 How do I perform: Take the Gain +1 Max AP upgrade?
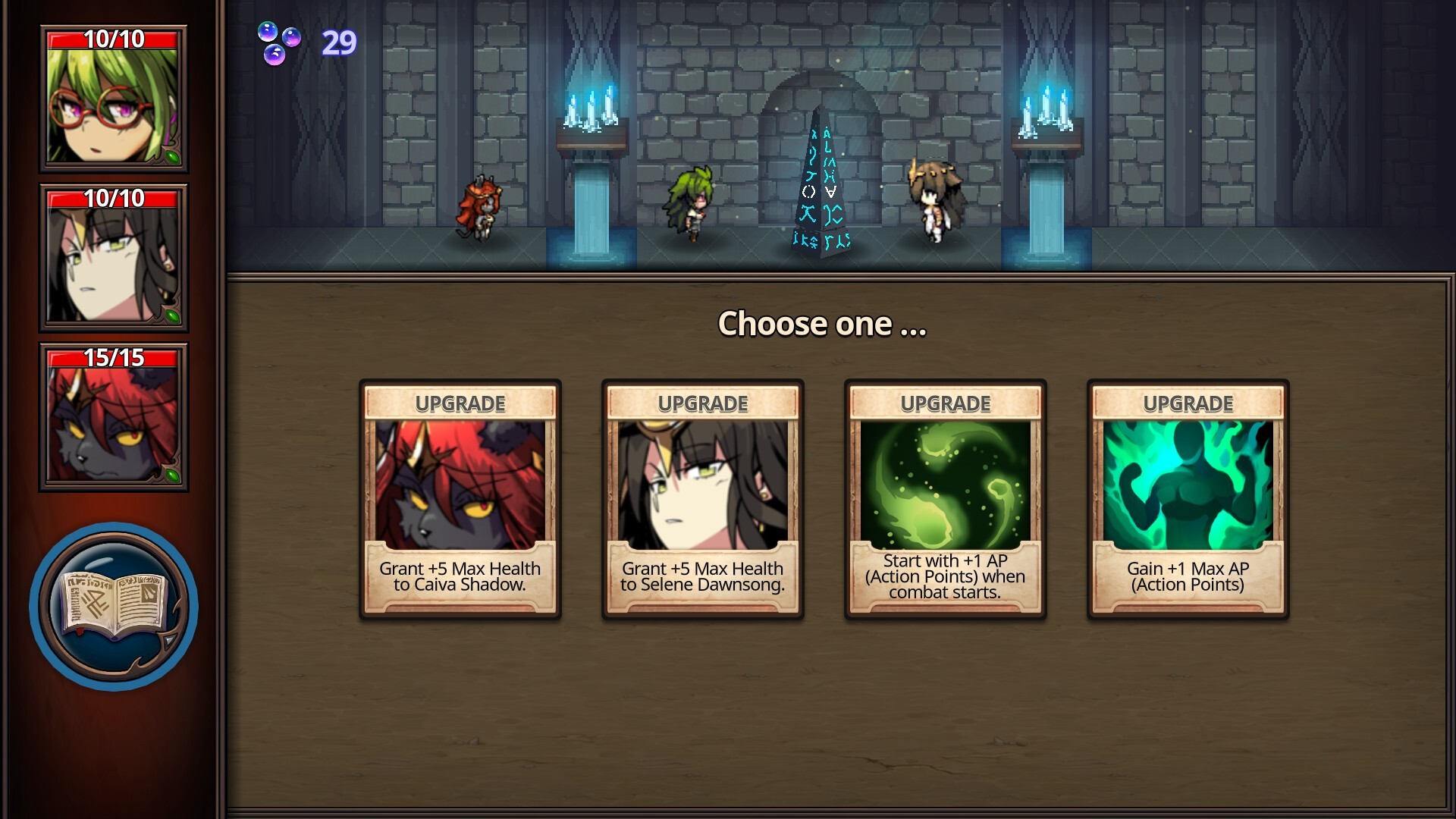click(1188, 499)
